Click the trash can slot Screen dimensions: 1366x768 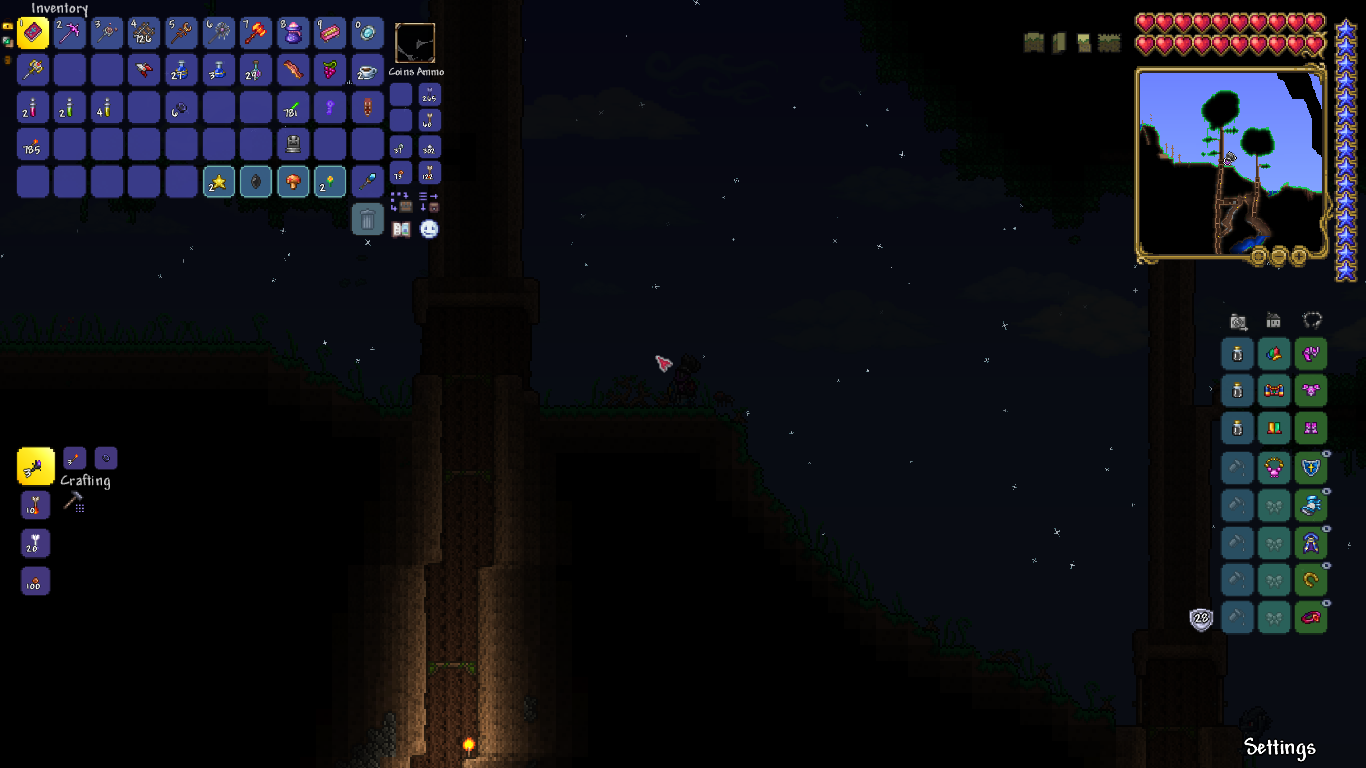click(x=367, y=219)
